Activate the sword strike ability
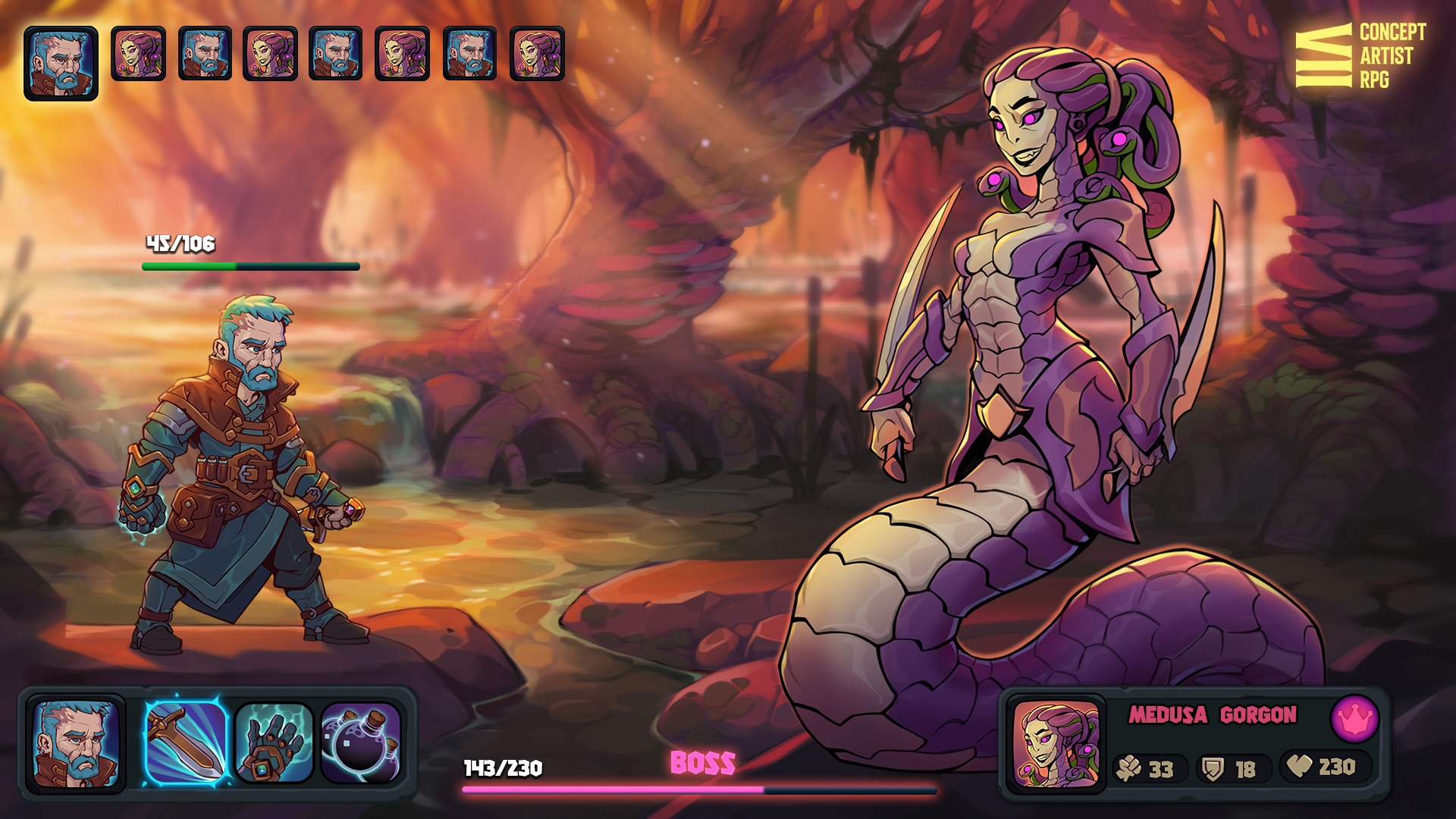 pyautogui.click(x=186, y=743)
